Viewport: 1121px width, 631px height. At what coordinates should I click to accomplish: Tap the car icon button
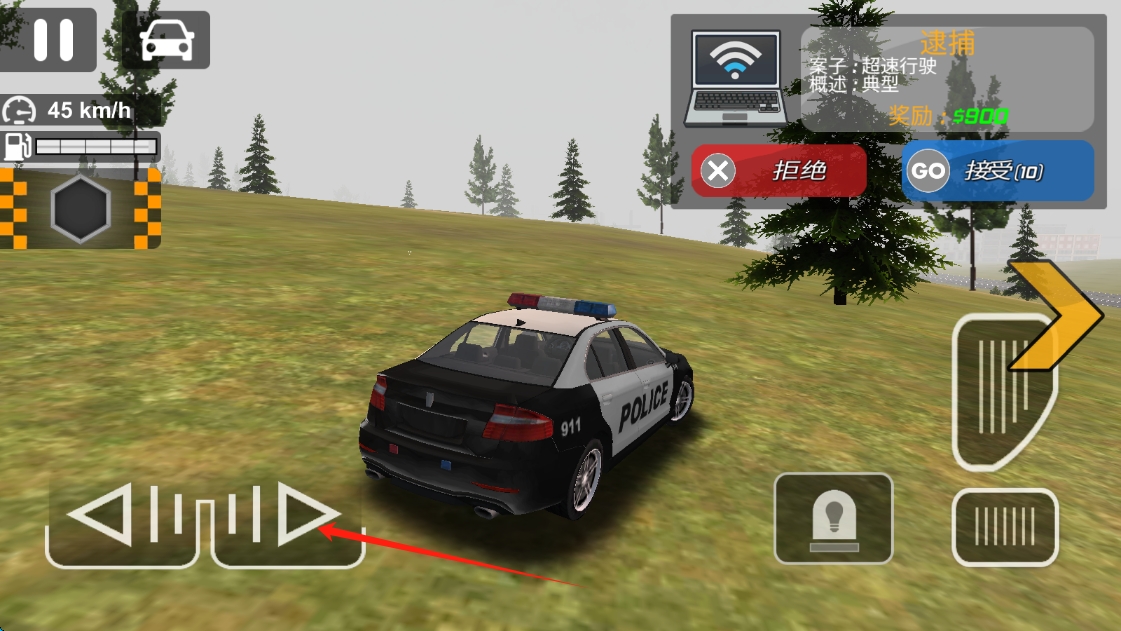click(x=166, y=41)
